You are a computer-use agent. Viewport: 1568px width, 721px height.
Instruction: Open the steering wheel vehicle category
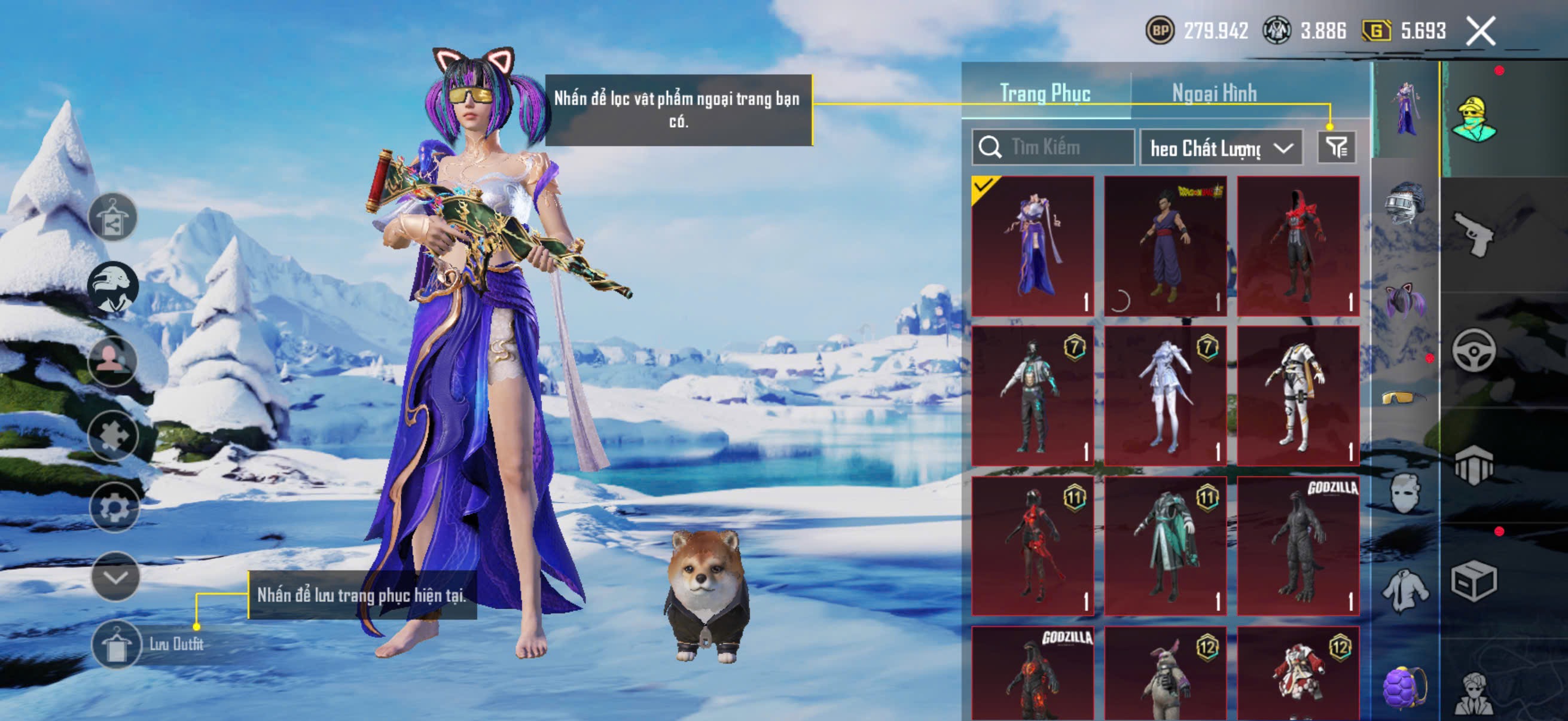1473,350
